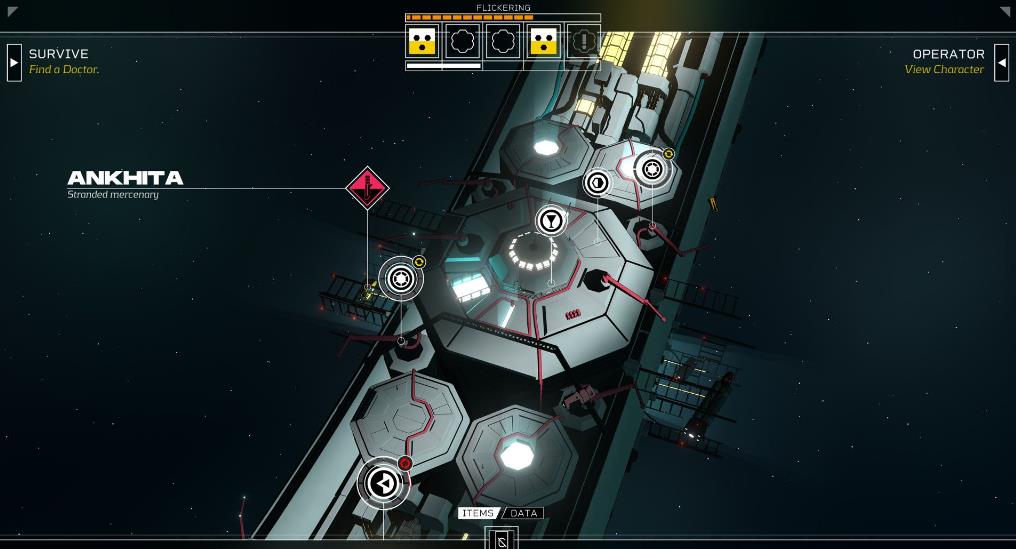This screenshot has height=549, width=1016.
Task: Select Ankhita's red diamond marker
Action: 367,187
